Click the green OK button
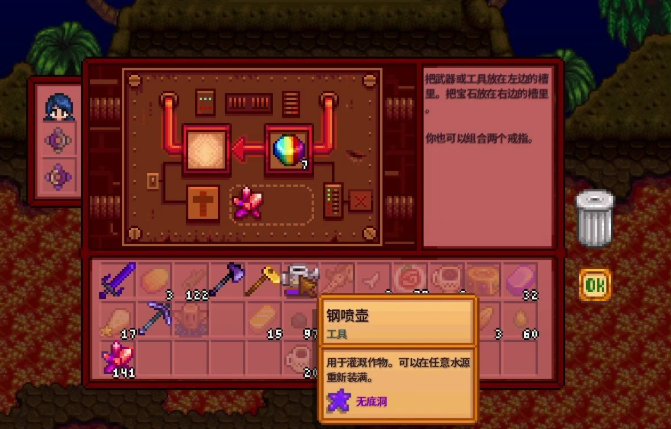 (595, 285)
